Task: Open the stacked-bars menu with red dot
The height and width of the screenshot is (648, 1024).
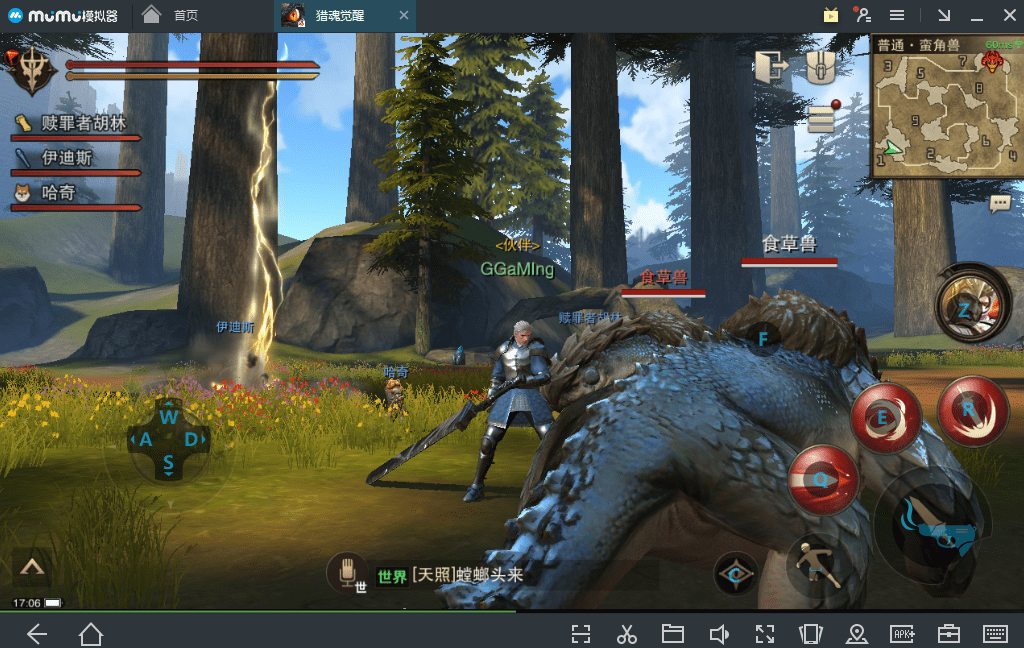Action: click(822, 116)
